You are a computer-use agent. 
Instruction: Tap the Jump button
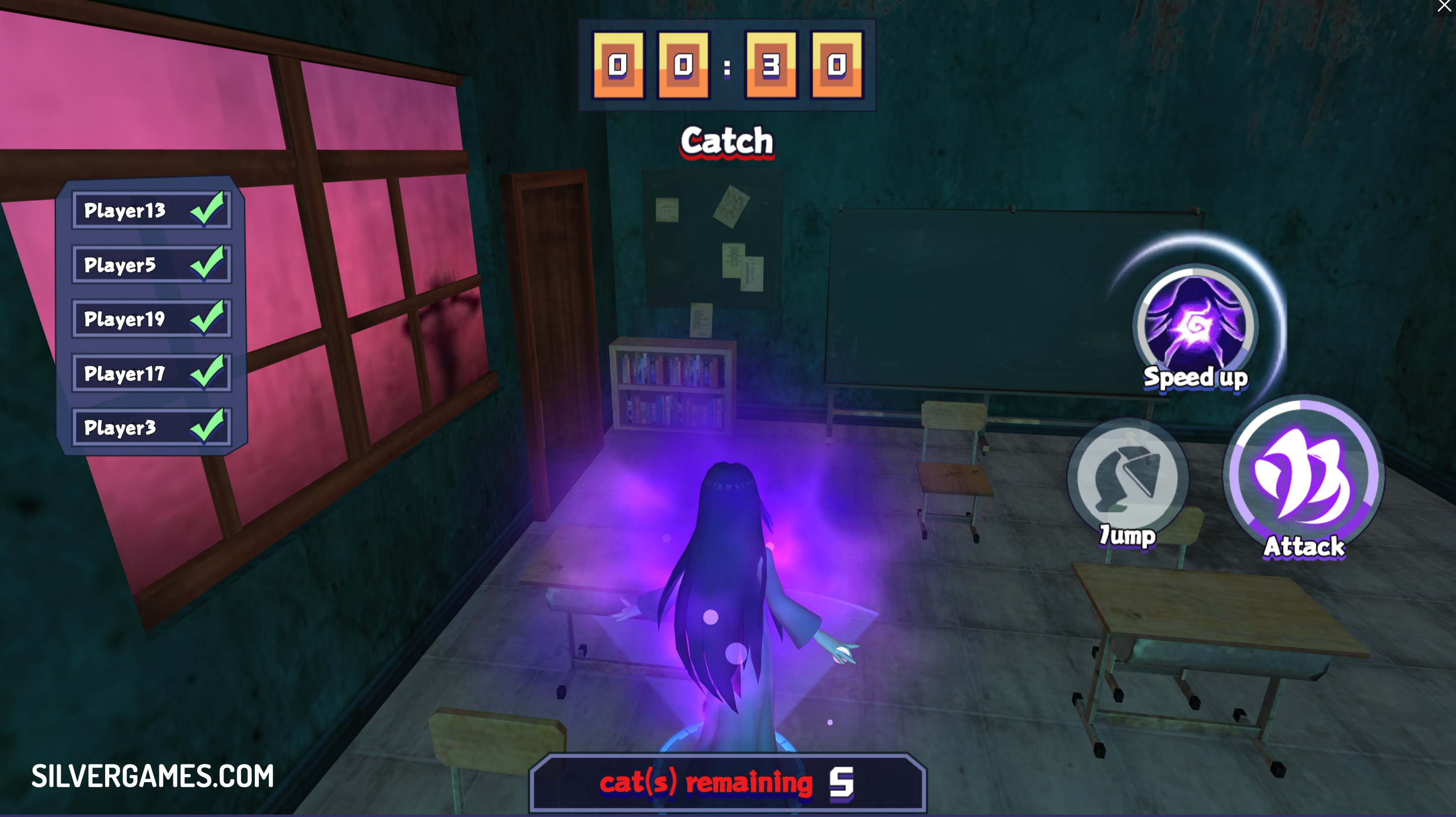point(1127,478)
